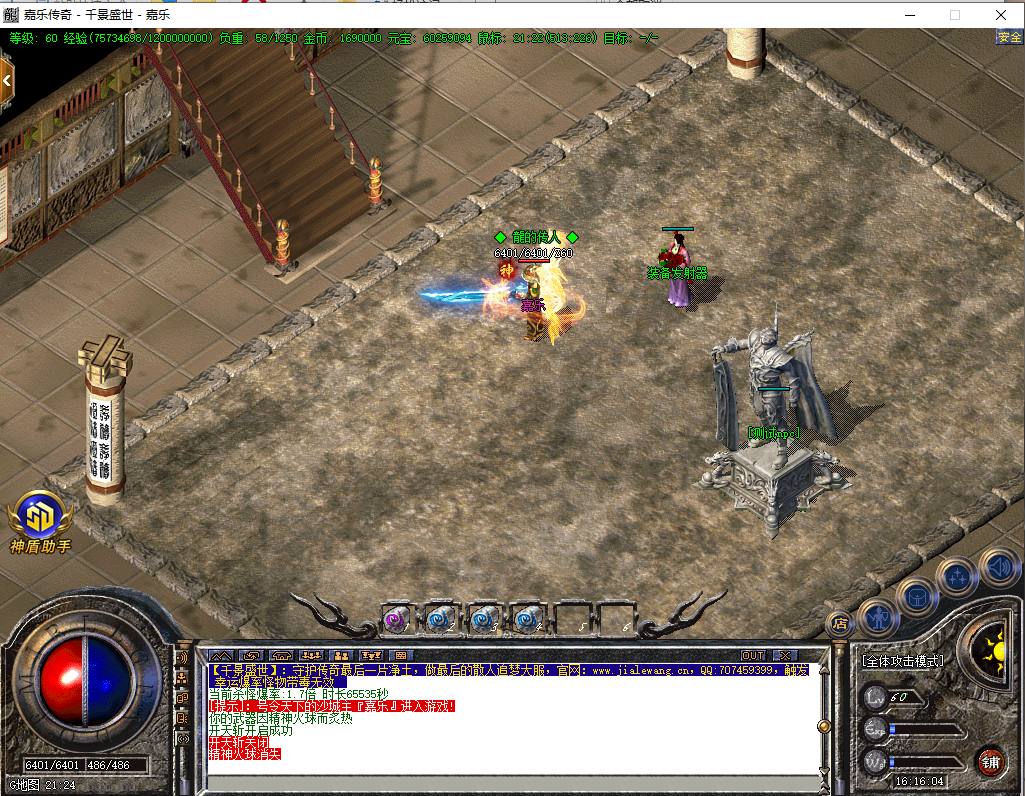Close the game using chat bar X
The image size is (1025, 796).
pos(784,656)
